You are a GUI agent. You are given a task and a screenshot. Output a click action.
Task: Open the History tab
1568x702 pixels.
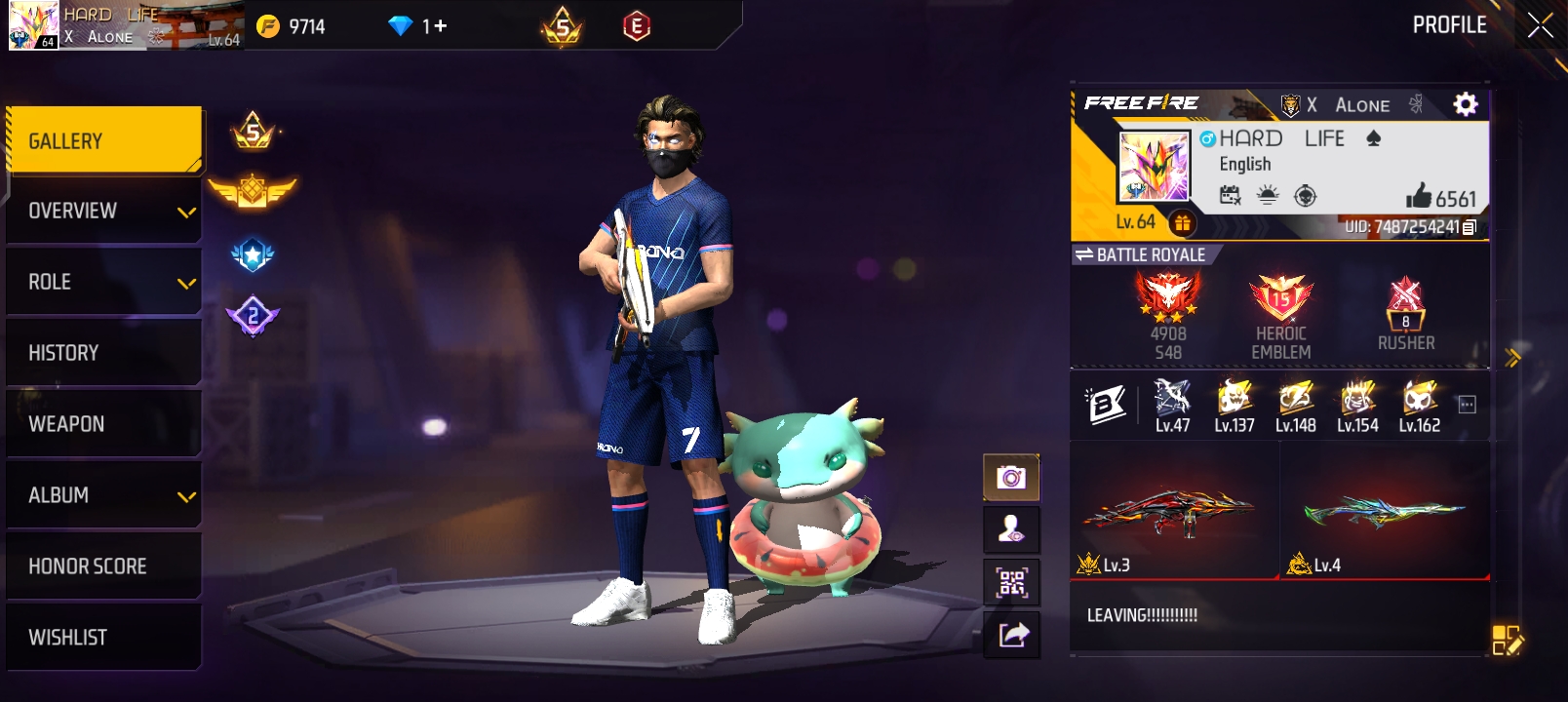103,353
